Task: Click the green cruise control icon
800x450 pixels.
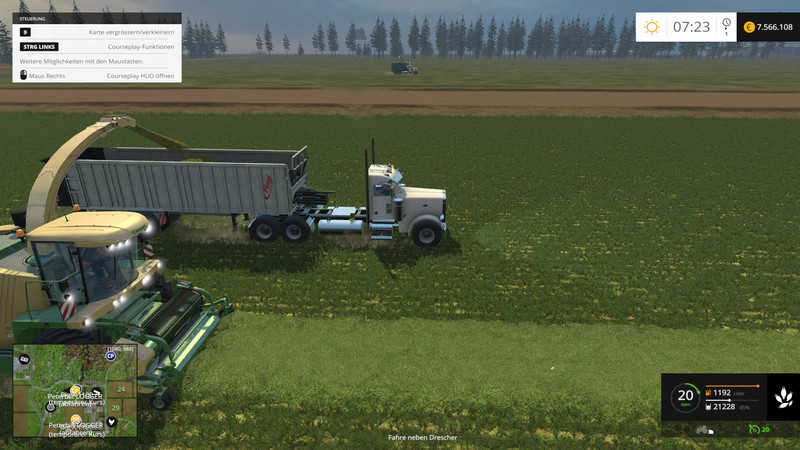Action: point(753,430)
